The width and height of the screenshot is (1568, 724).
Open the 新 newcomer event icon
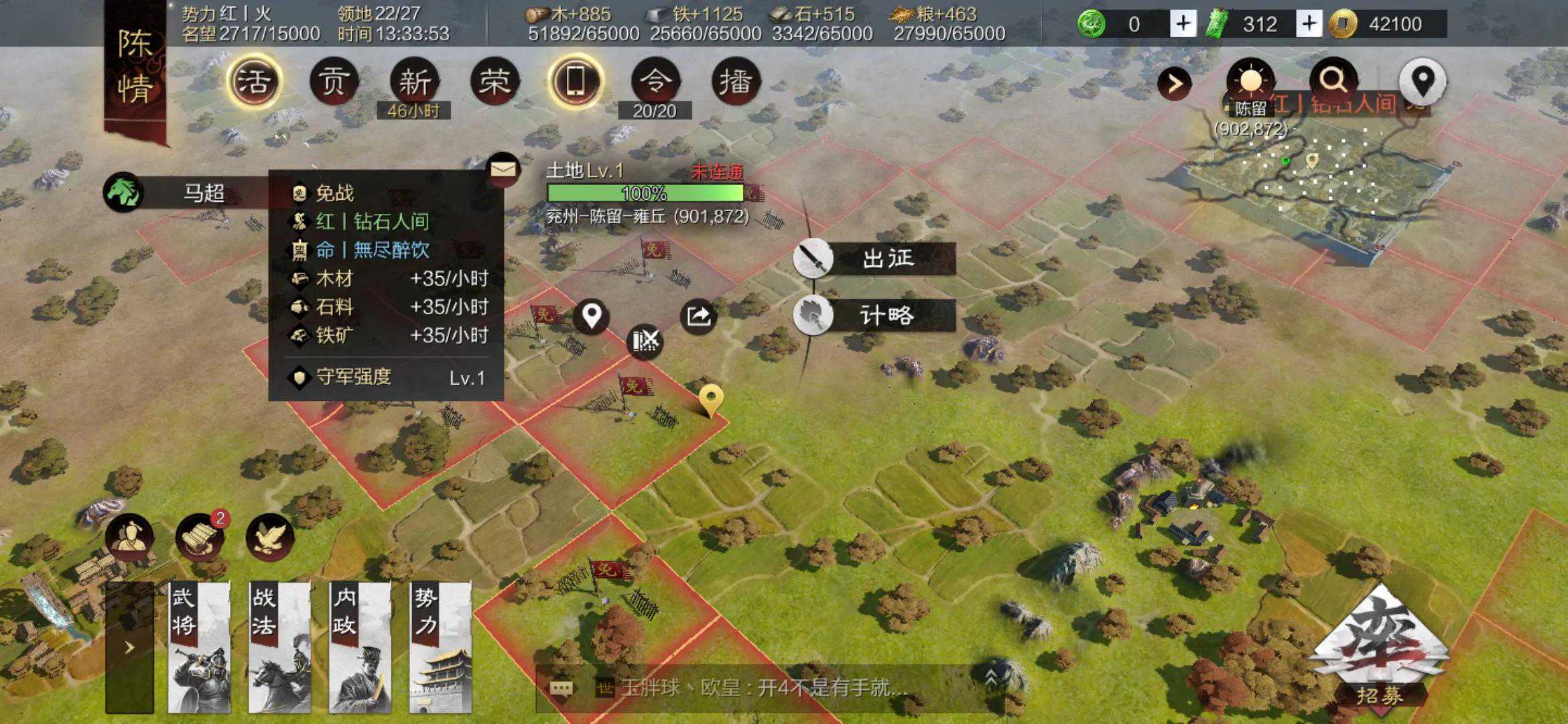[x=414, y=82]
